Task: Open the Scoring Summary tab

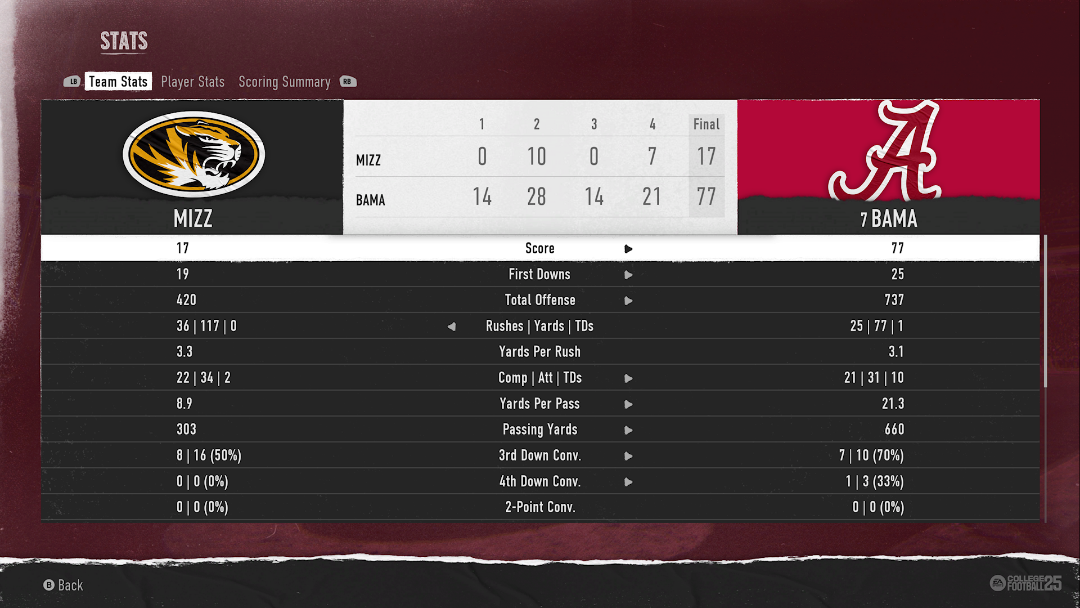Action: pyautogui.click(x=284, y=82)
